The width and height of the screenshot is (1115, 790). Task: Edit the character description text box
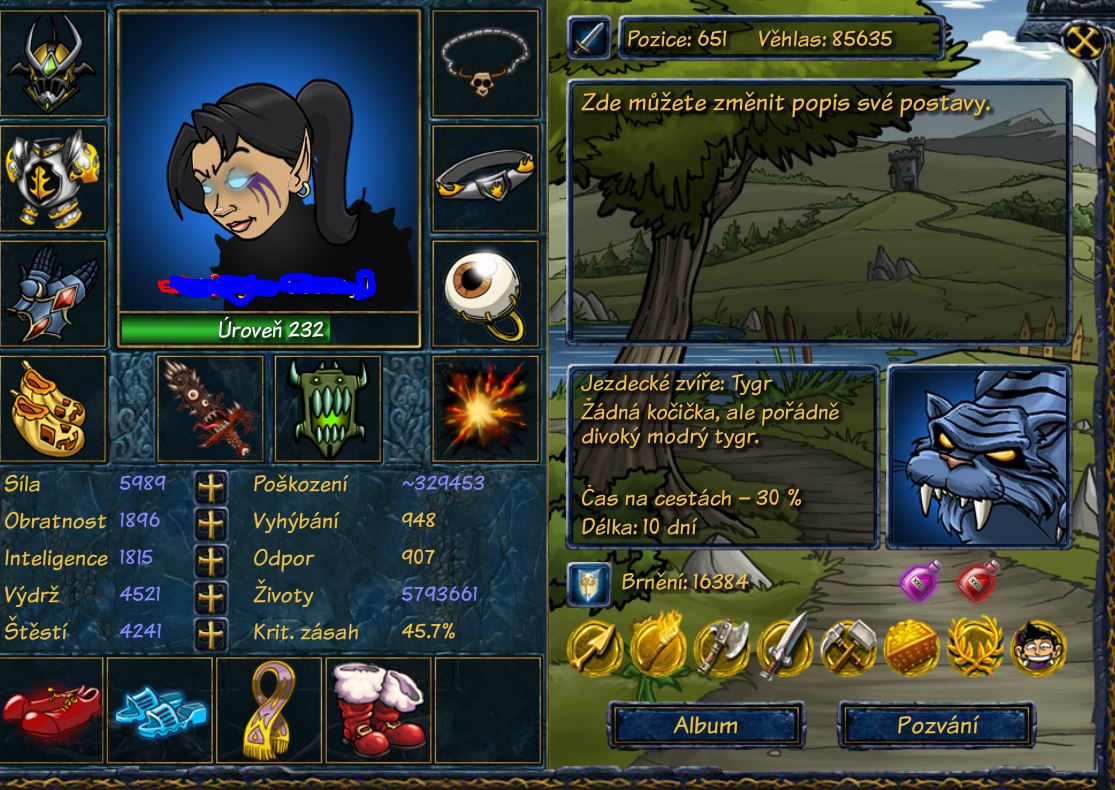coord(818,212)
